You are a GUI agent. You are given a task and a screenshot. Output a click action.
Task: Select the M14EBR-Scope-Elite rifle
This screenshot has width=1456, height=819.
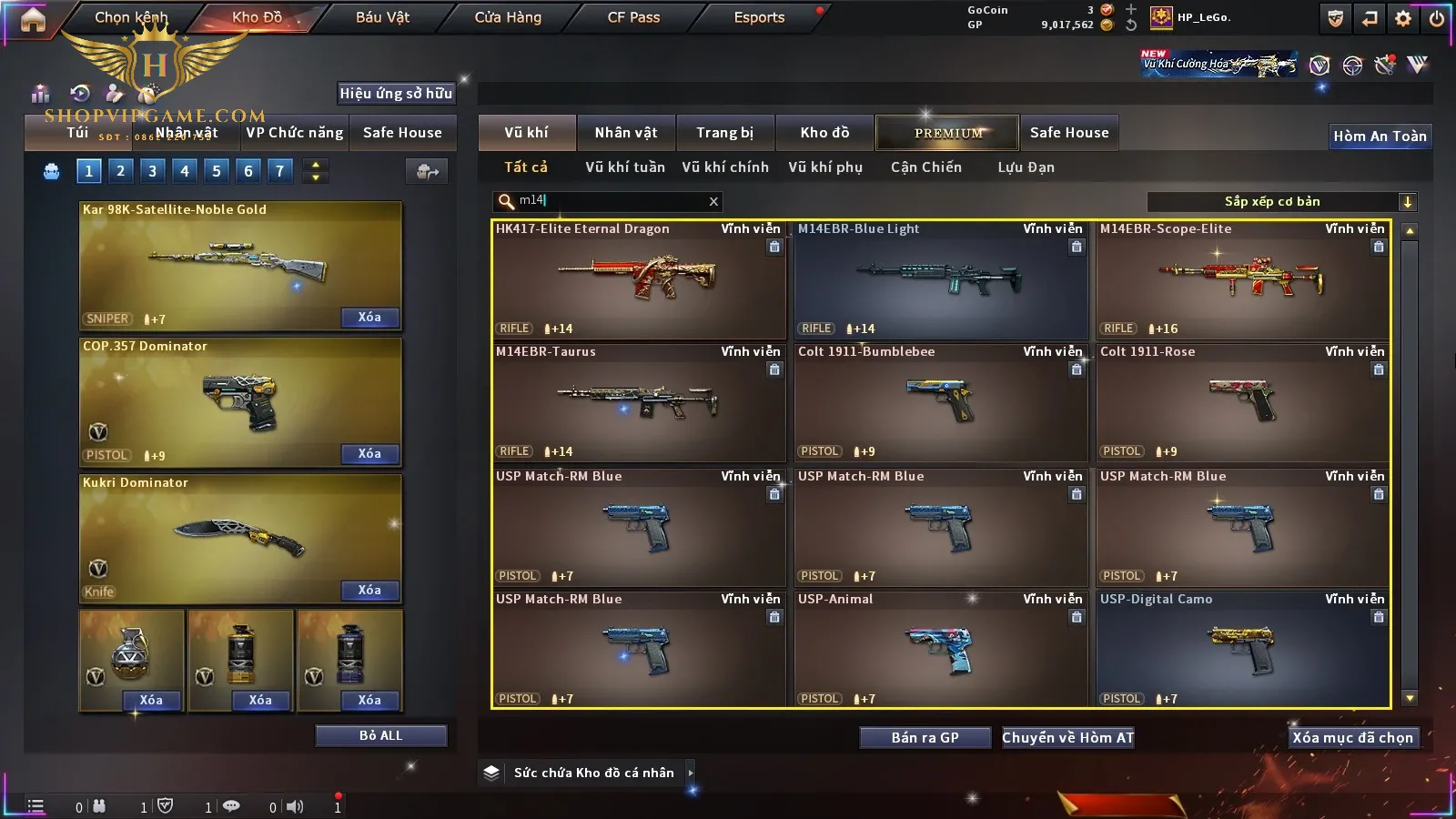[x=1242, y=280]
